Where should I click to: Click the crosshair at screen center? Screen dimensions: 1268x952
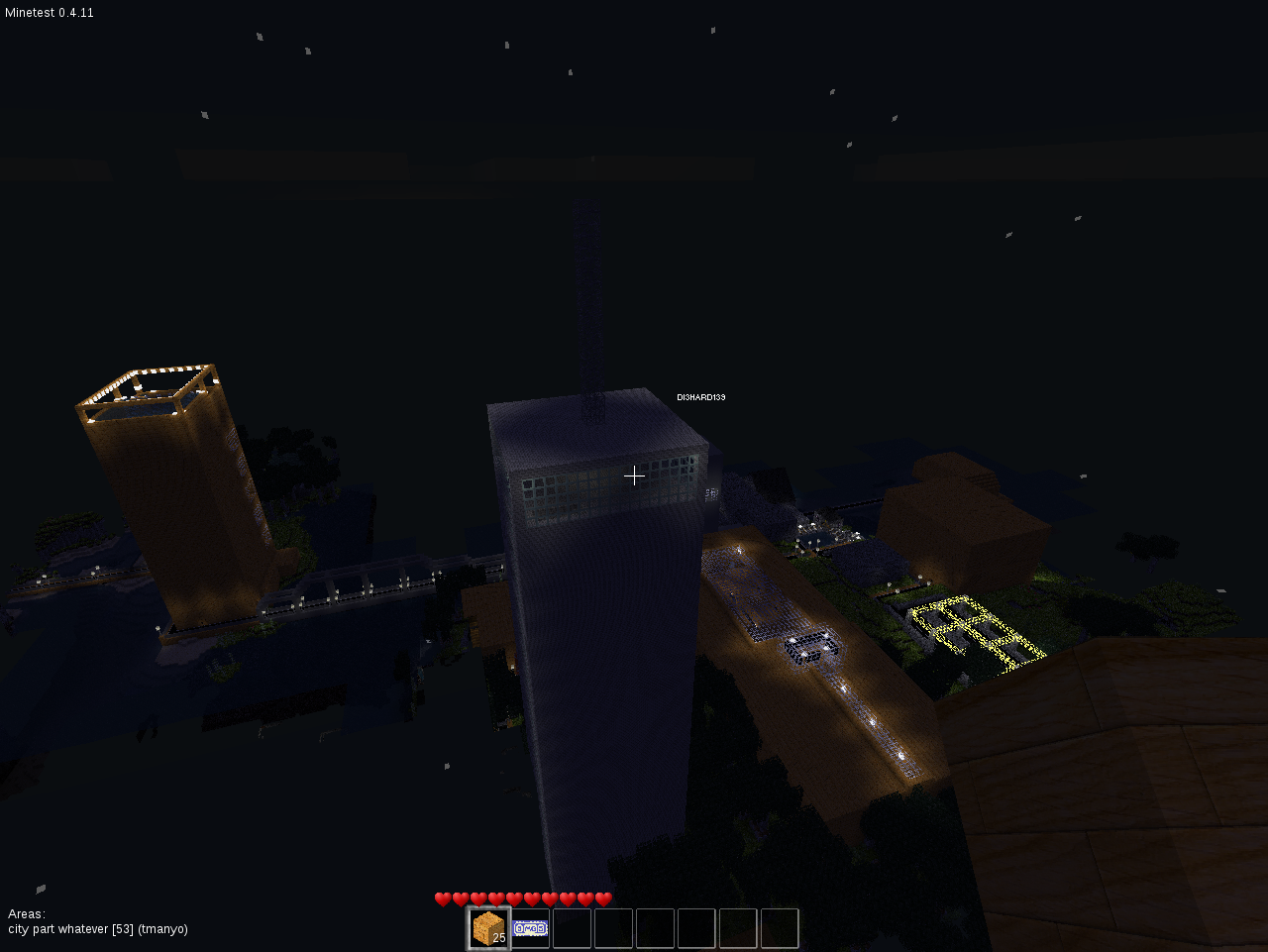pyautogui.click(x=634, y=476)
